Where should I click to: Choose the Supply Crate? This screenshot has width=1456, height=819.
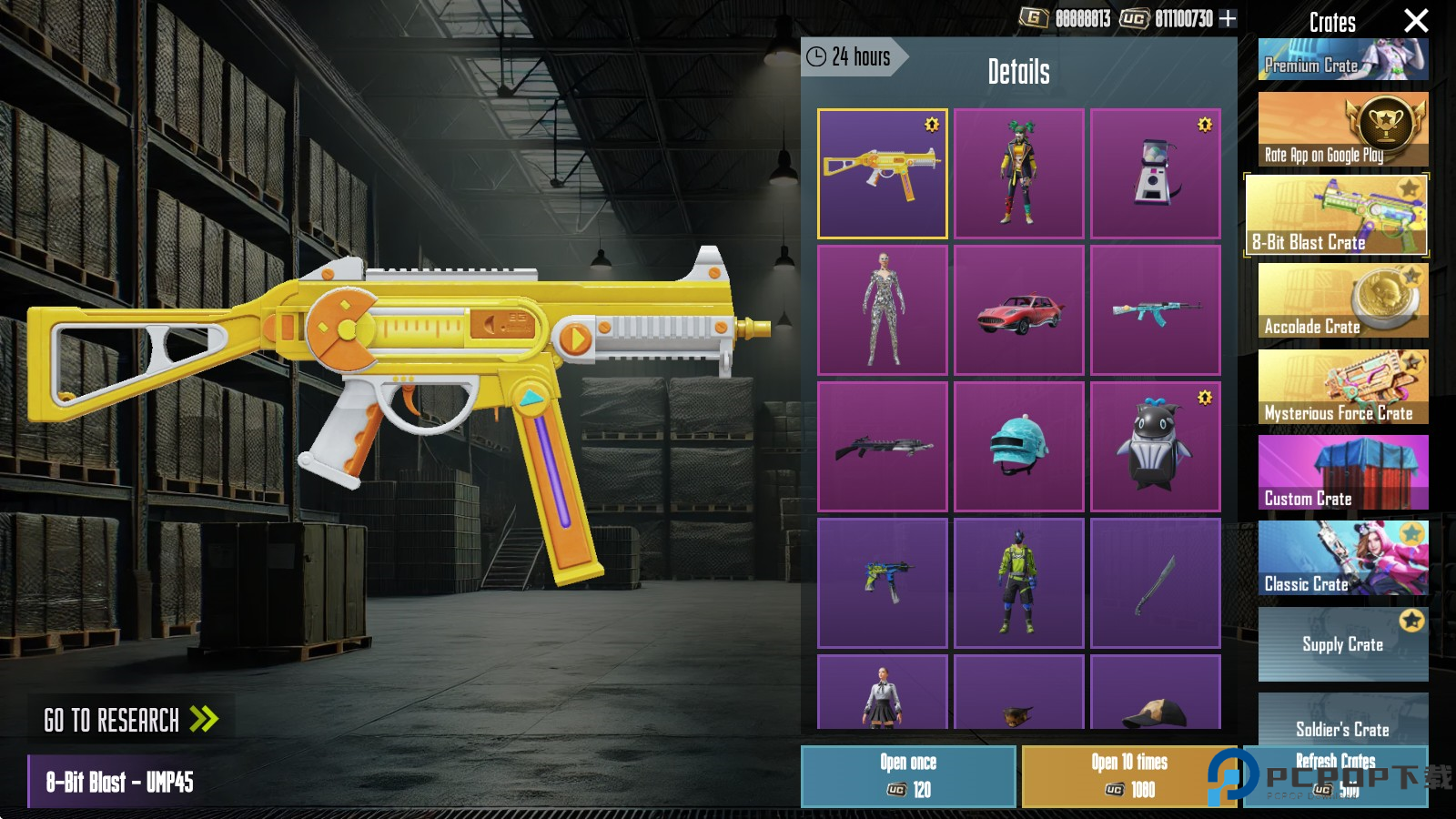pos(1342,643)
